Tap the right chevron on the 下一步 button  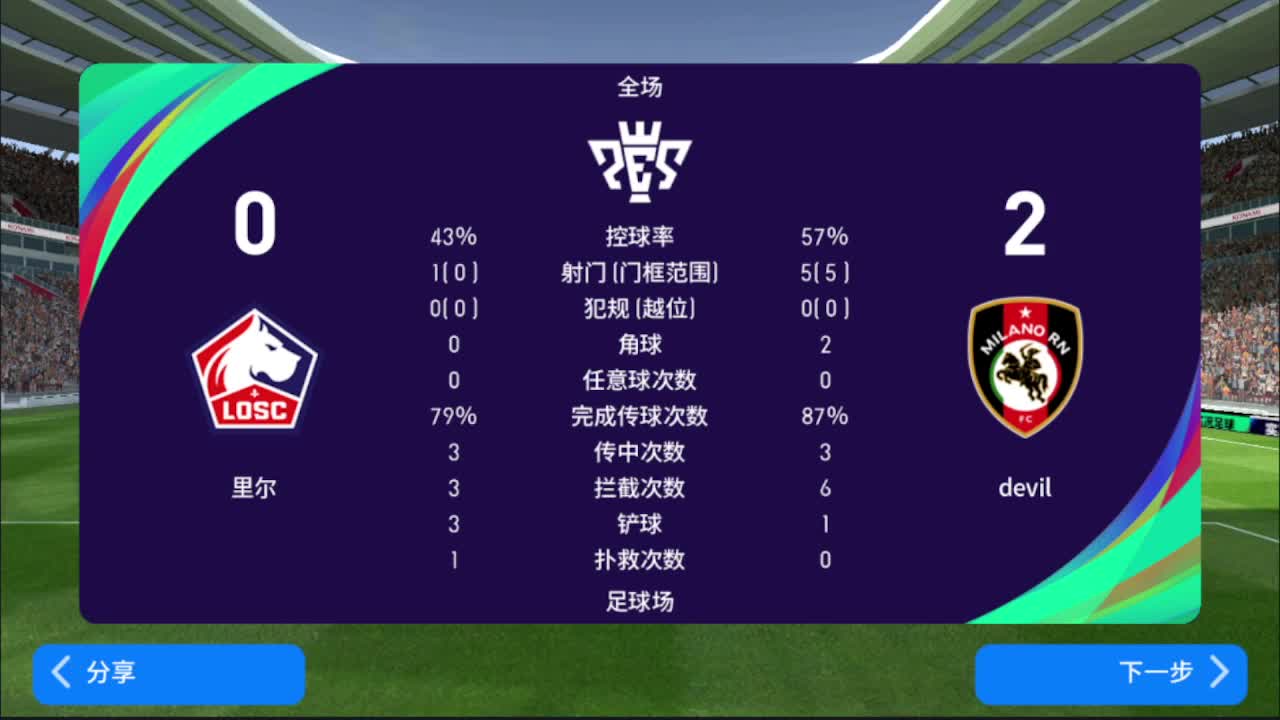[1218, 674]
